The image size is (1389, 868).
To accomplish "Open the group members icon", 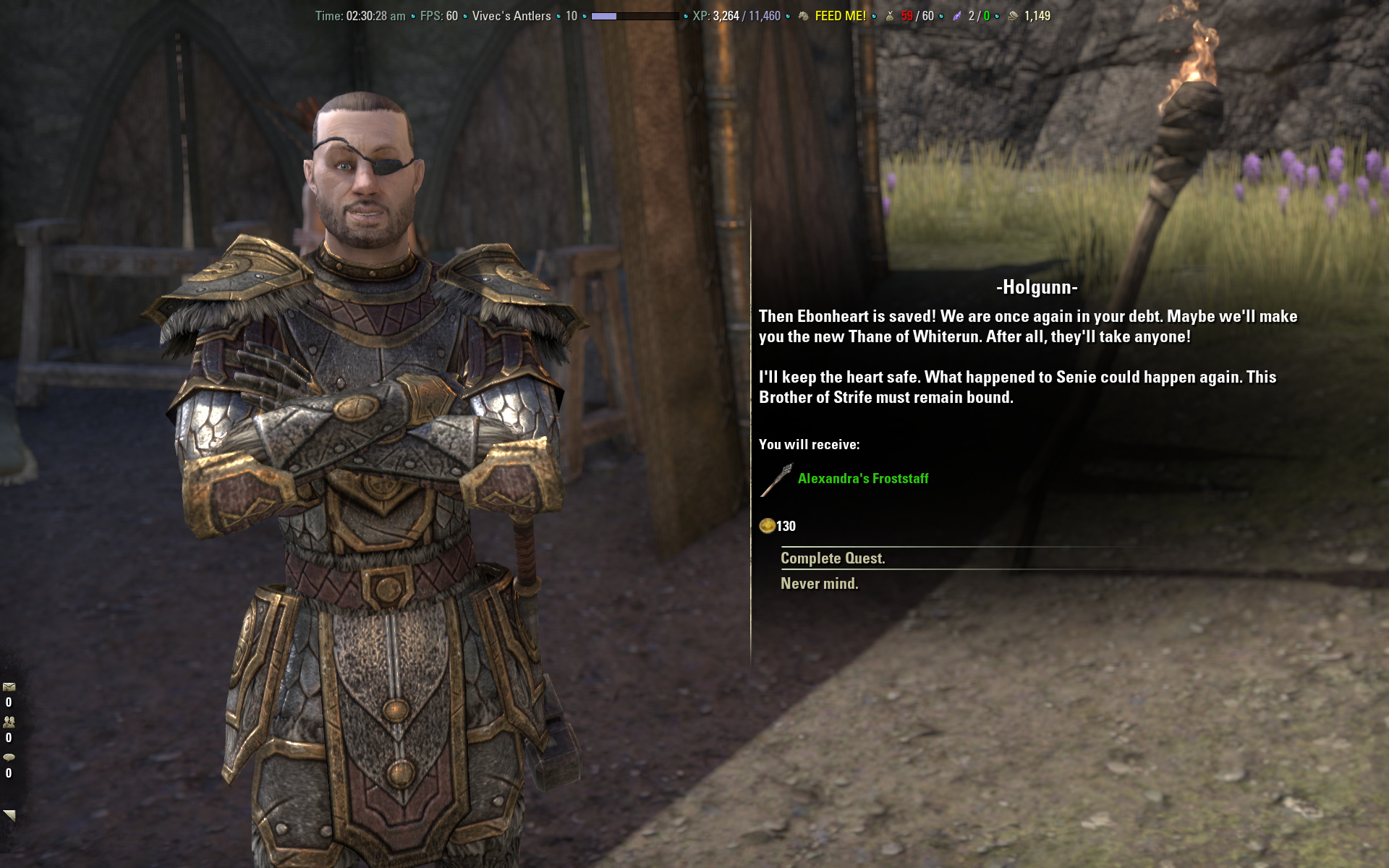I will coord(9,722).
